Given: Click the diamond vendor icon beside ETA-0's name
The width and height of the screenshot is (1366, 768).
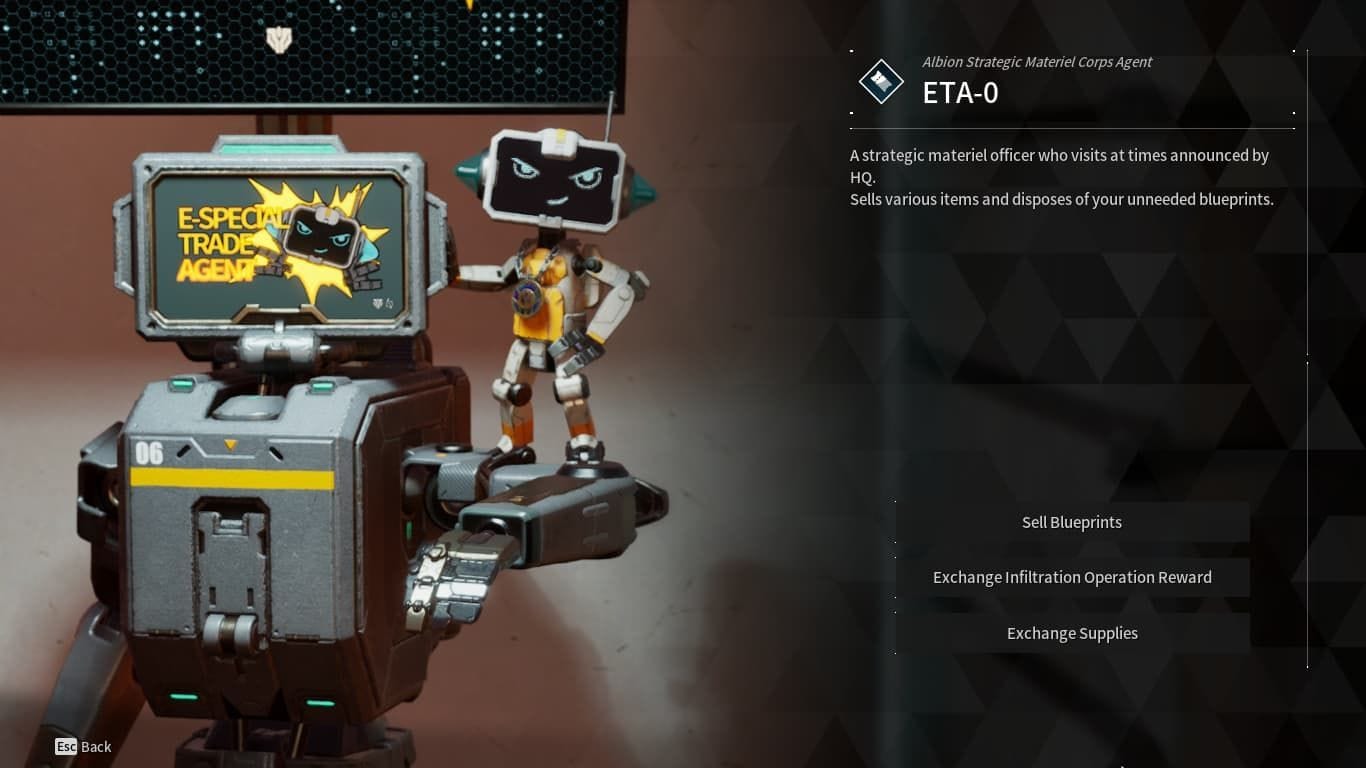Looking at the screenshot, I should click(880, 81).
